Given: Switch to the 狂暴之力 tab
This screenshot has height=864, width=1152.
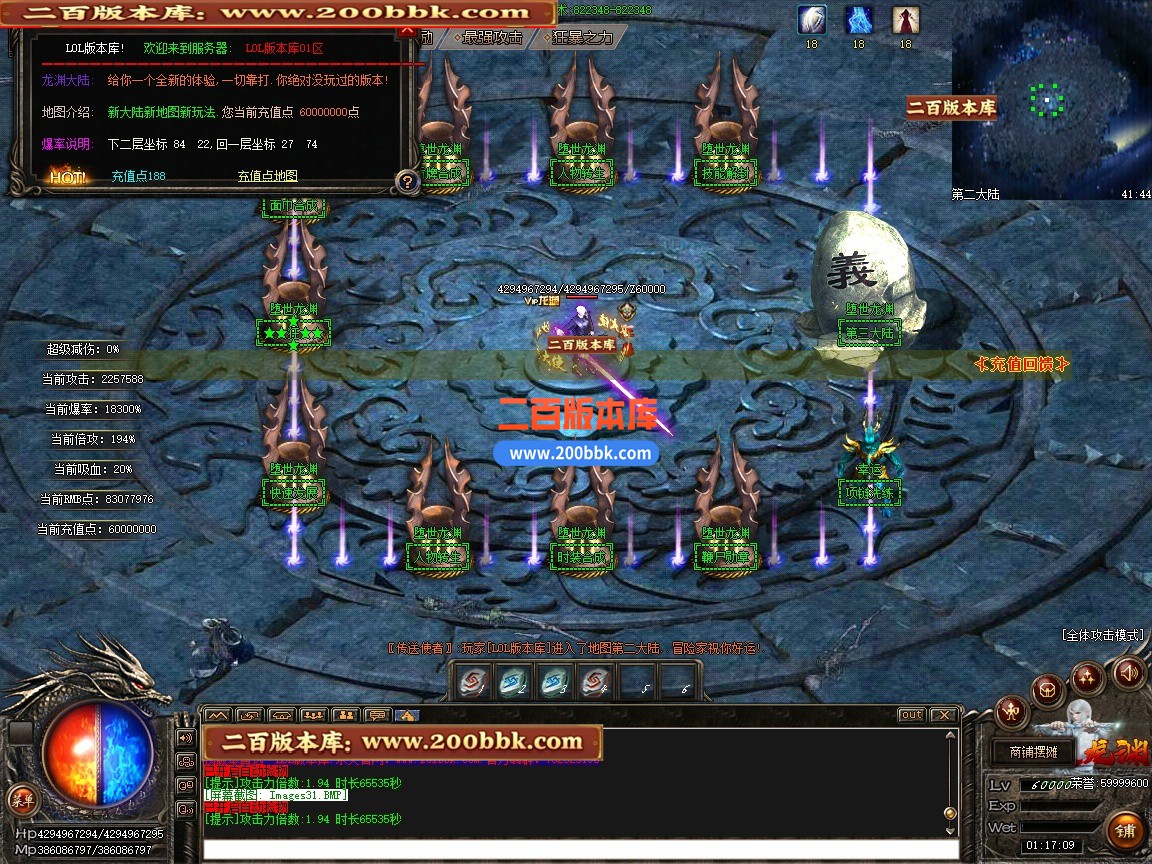Looking at the screenshot, I should point(583,38).
